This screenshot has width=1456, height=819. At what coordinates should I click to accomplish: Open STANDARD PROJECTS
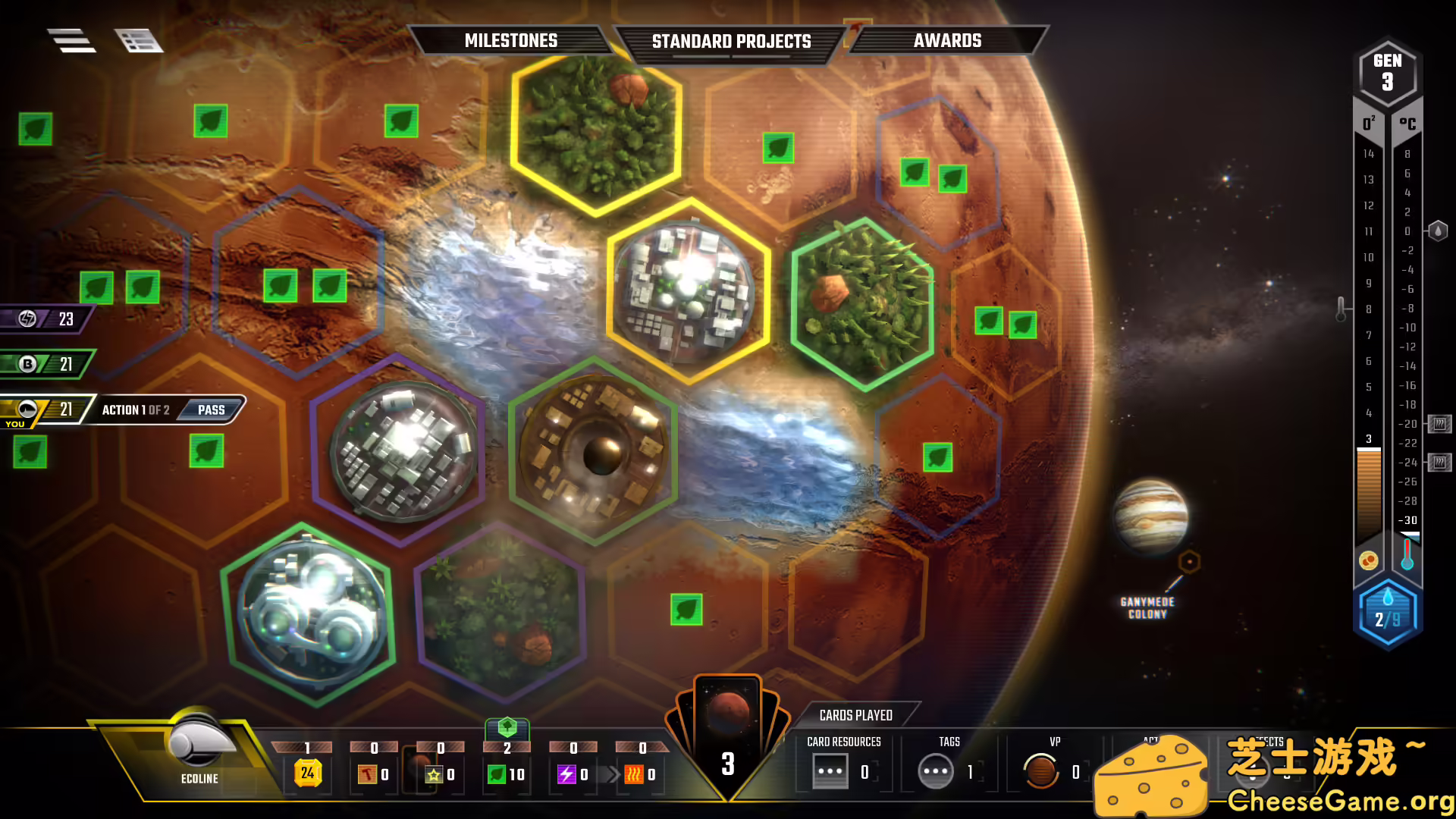732,42
